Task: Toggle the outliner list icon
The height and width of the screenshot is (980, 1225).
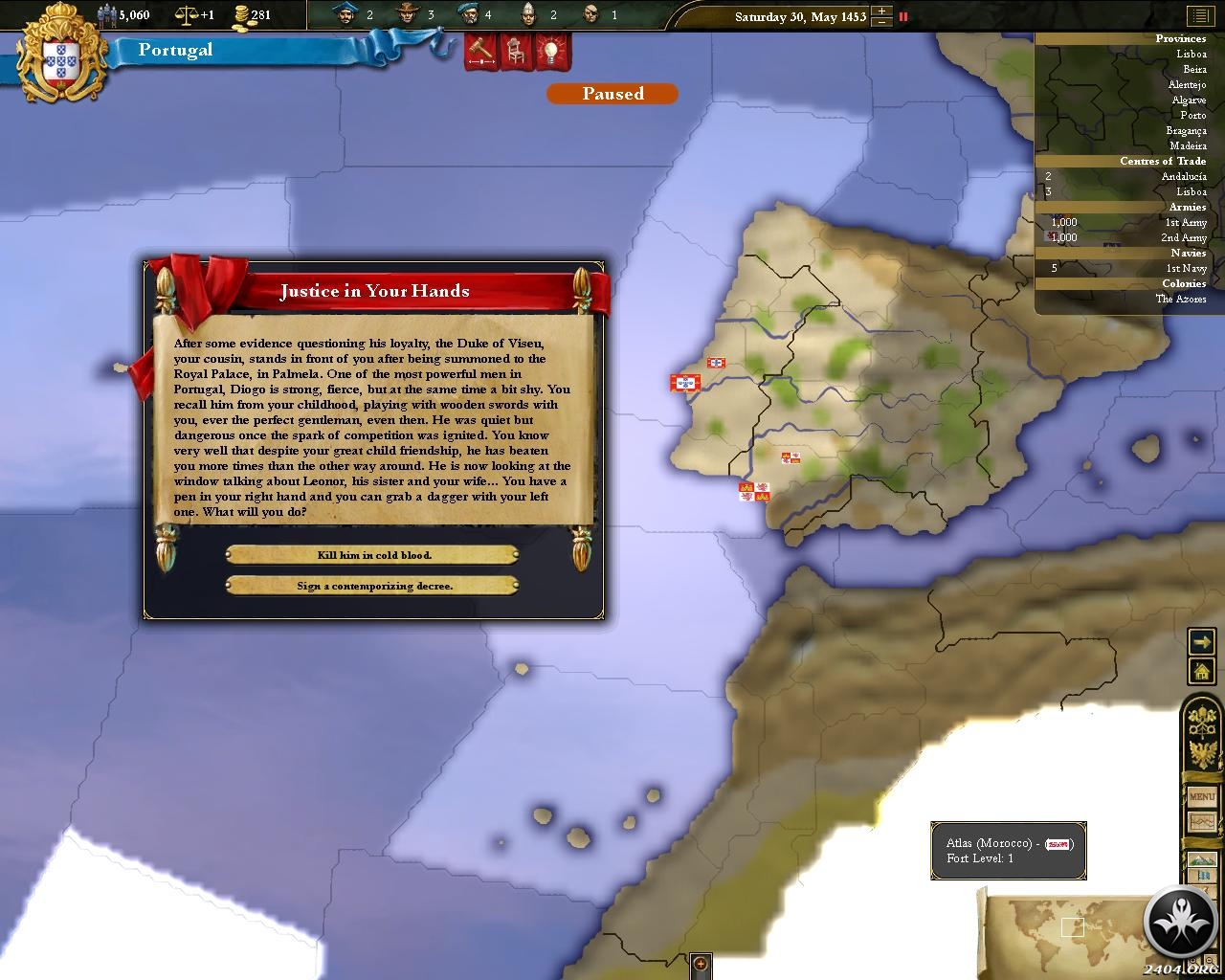Action: coord(1199,16)
